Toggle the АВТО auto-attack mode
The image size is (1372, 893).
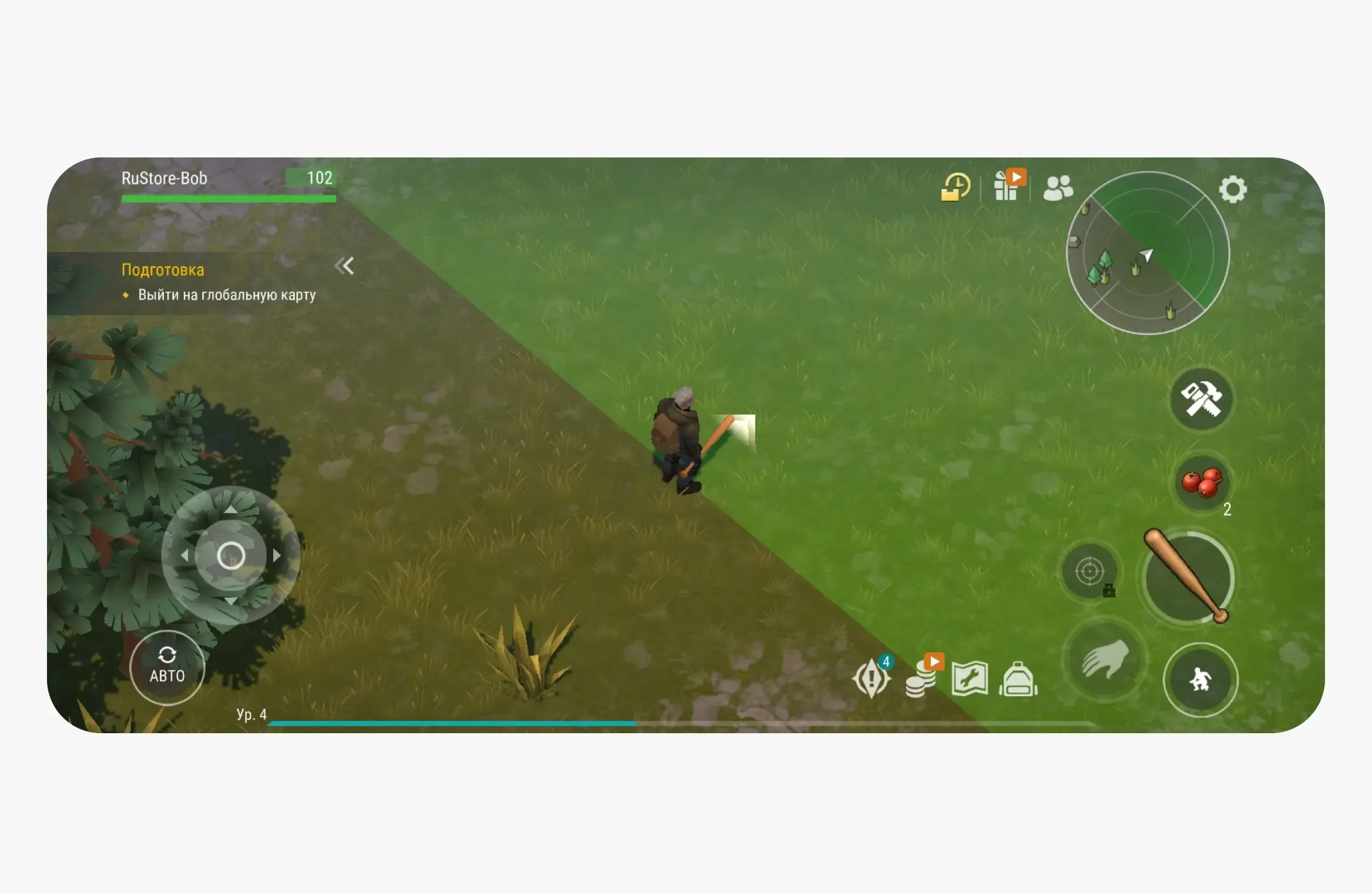pos(168,667)
